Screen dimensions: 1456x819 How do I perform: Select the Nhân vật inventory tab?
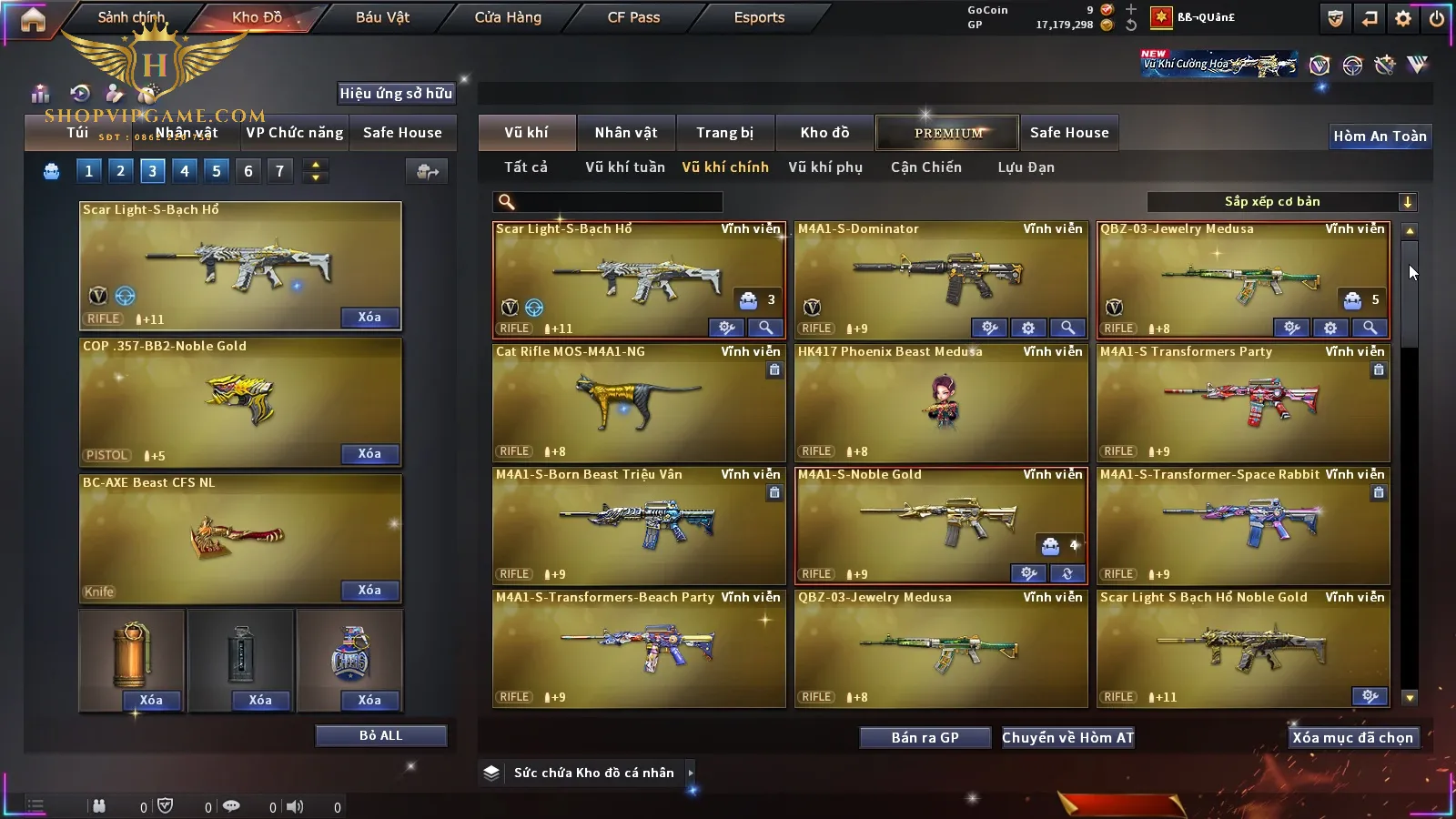(625, 133)
